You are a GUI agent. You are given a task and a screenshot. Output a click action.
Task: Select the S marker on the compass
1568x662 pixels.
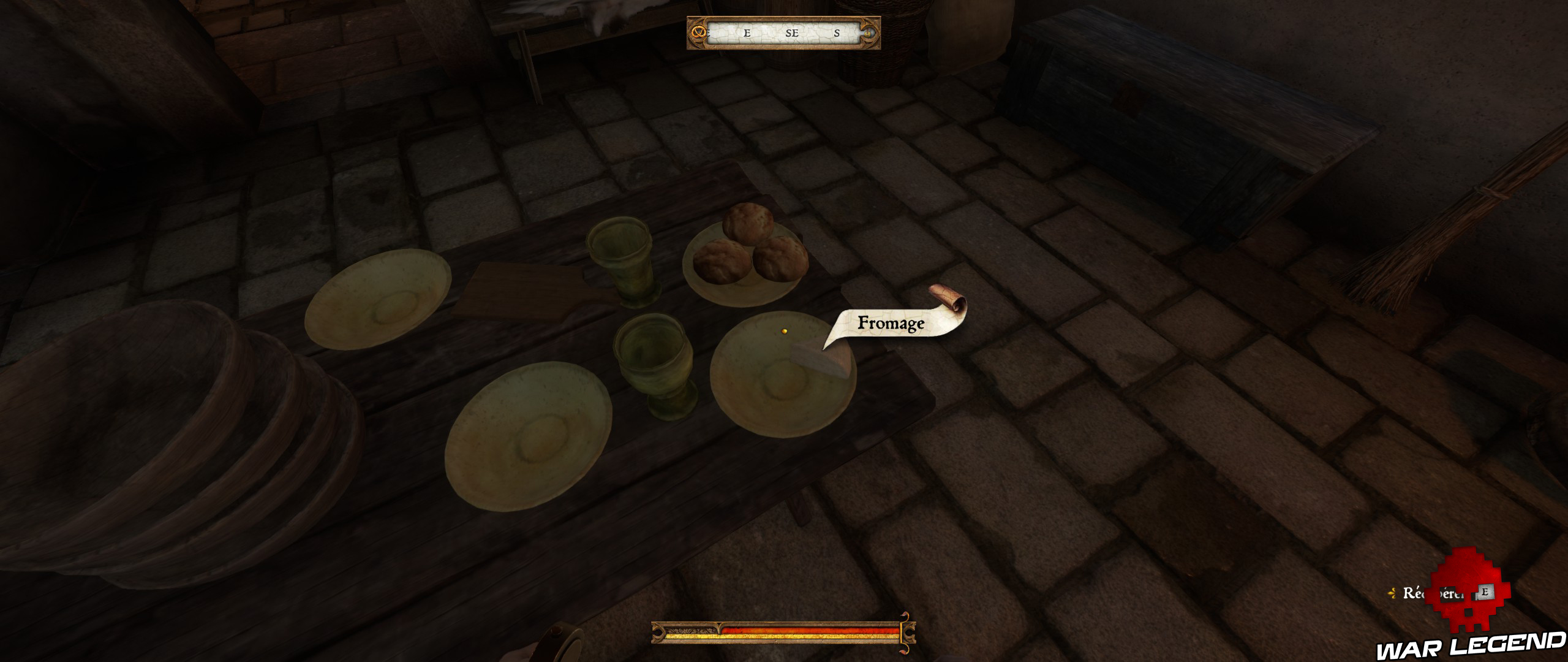point(839,35)
